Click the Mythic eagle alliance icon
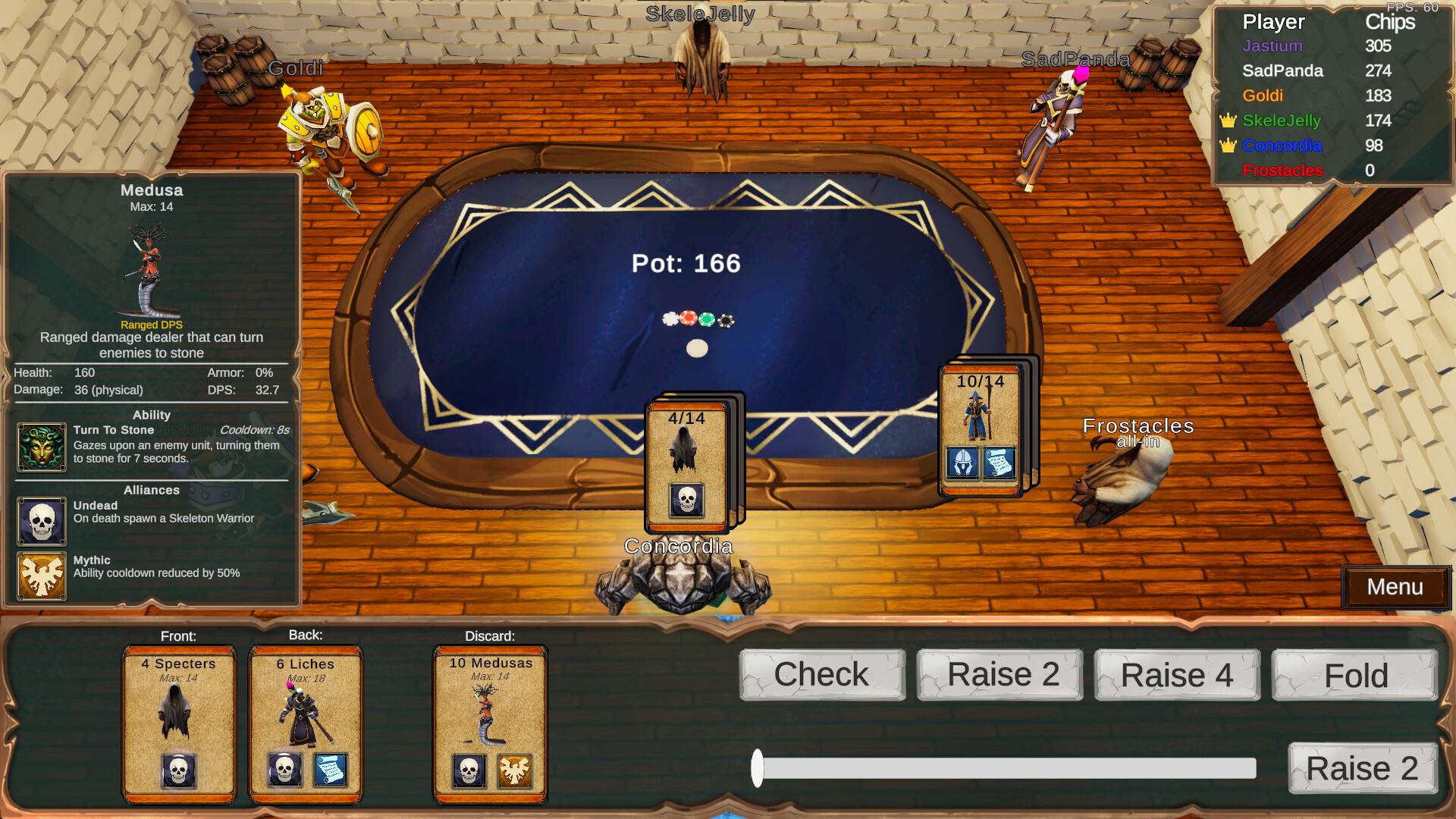Screen dimensions: 1456x819 [42, 577]
